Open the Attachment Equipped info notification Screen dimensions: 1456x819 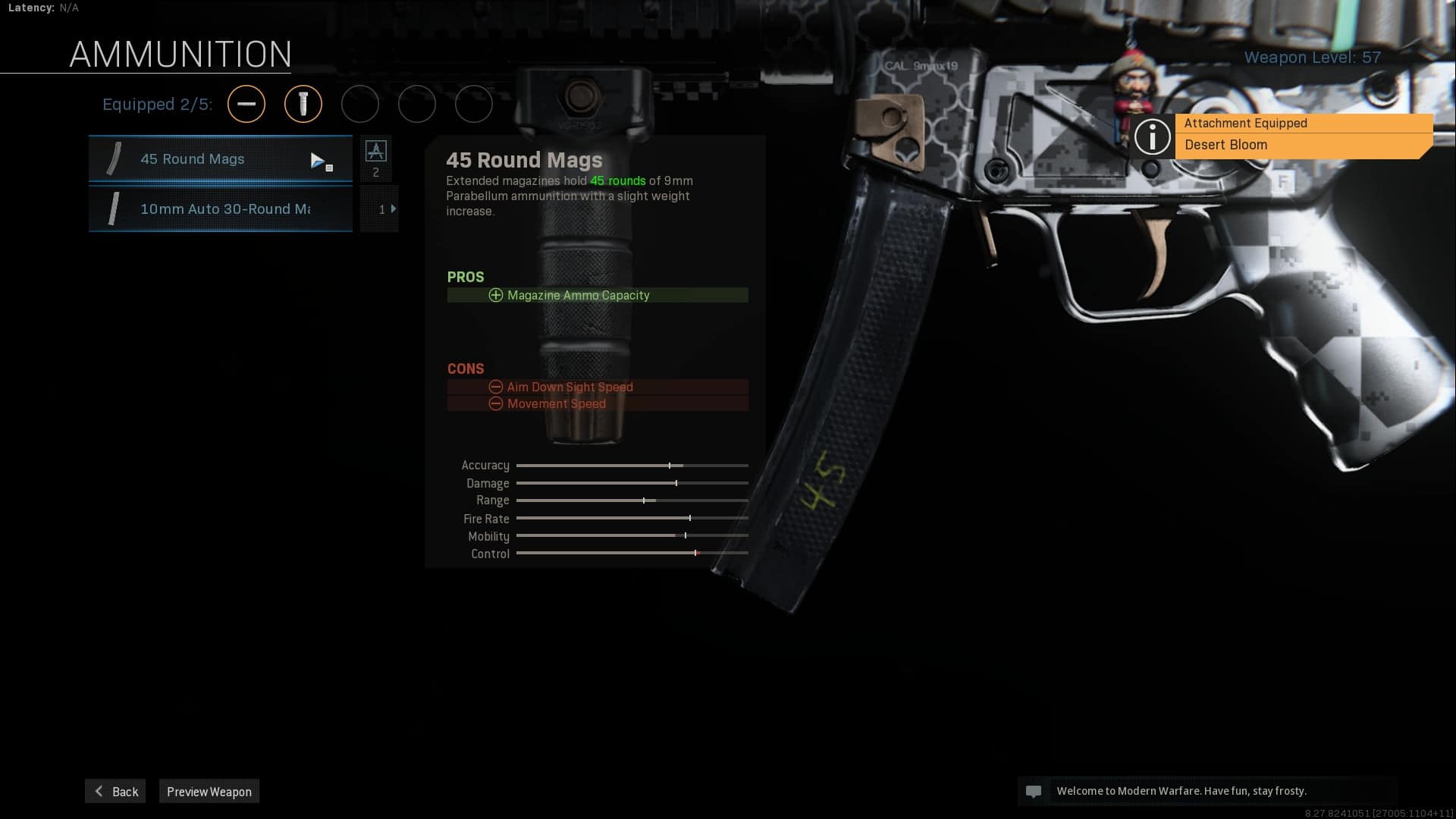point(1282,135)
